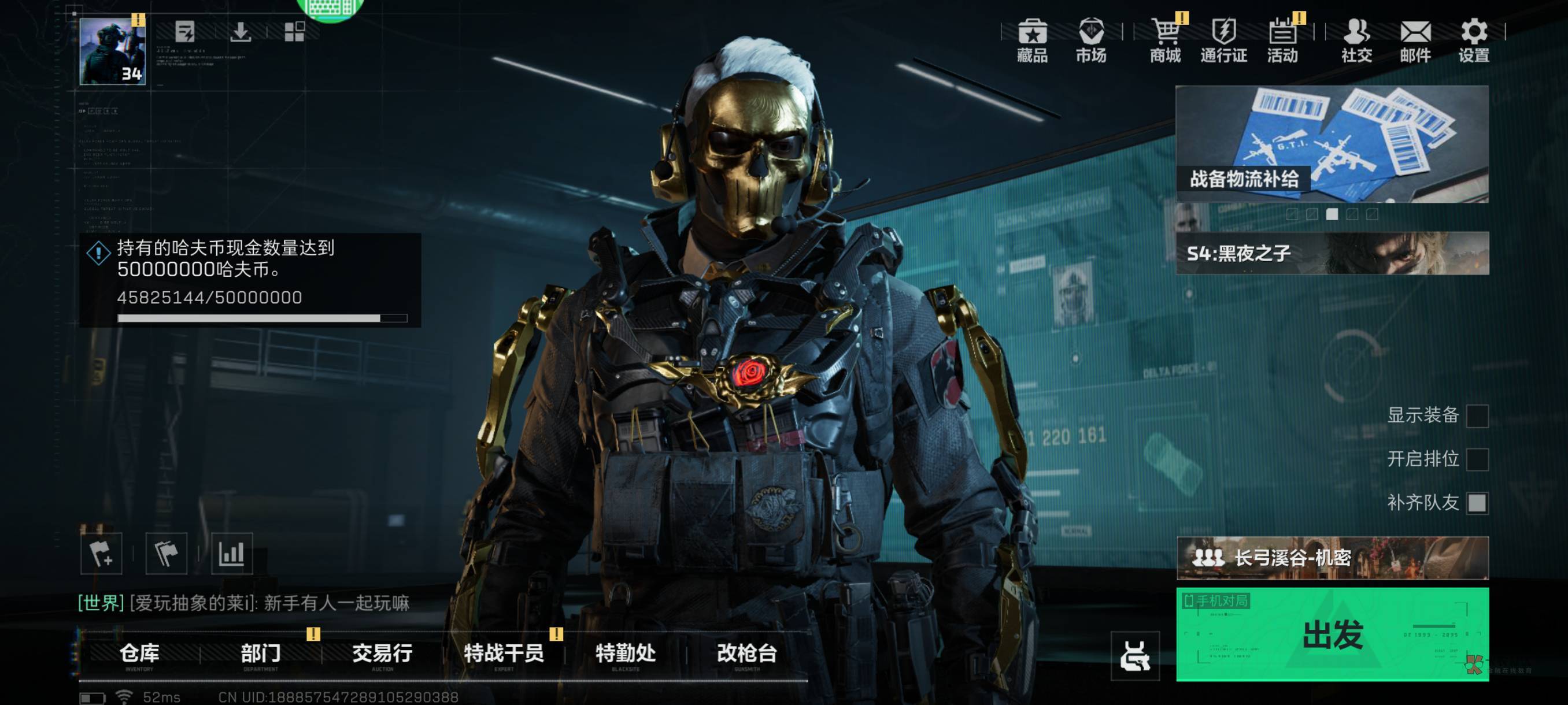The image size is (1568, 705).
Task: Switch to the 部门 department tab
Action: pyautogui.click(x=261, y=655)
